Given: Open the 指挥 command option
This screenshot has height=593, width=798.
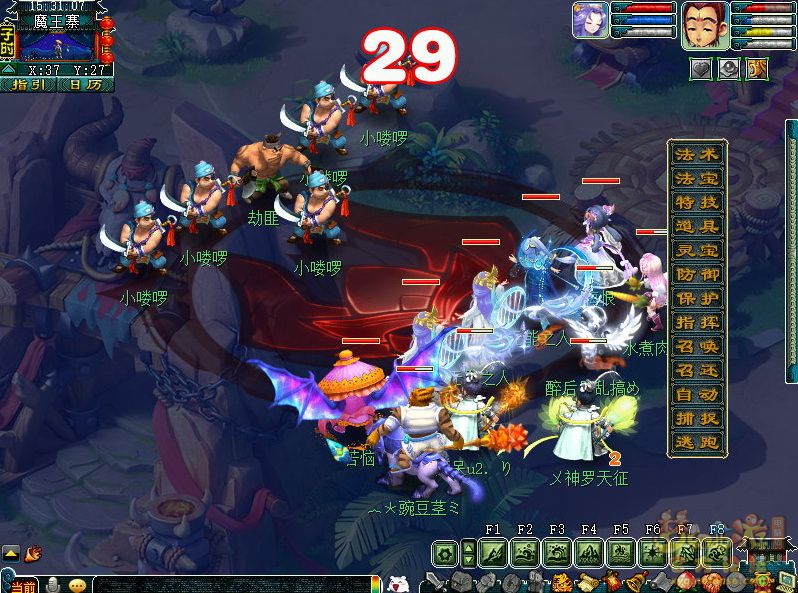Looking at the screenshot, I should (x=696, y=322).
